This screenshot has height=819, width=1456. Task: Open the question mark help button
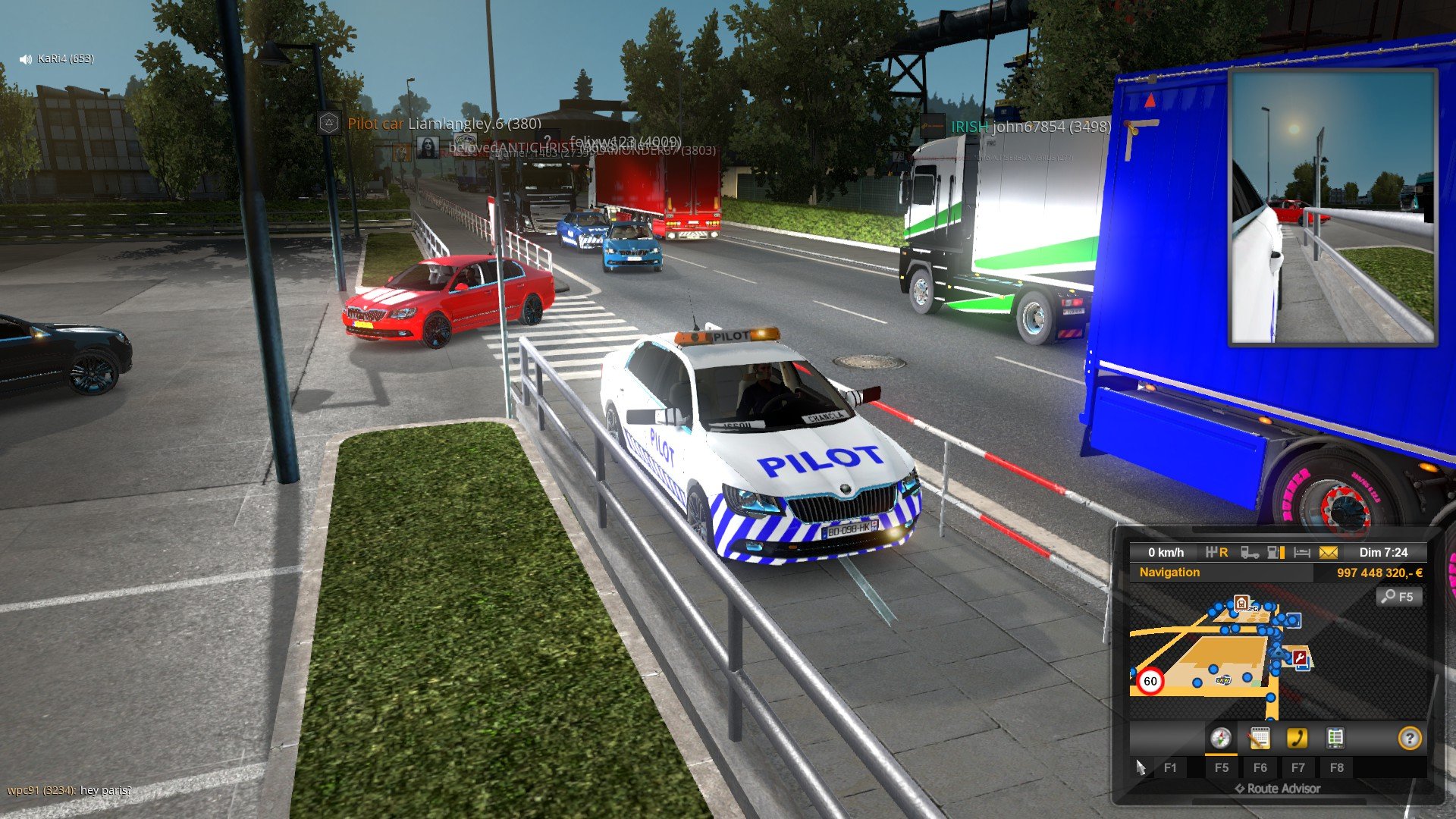click(1409, 738)
